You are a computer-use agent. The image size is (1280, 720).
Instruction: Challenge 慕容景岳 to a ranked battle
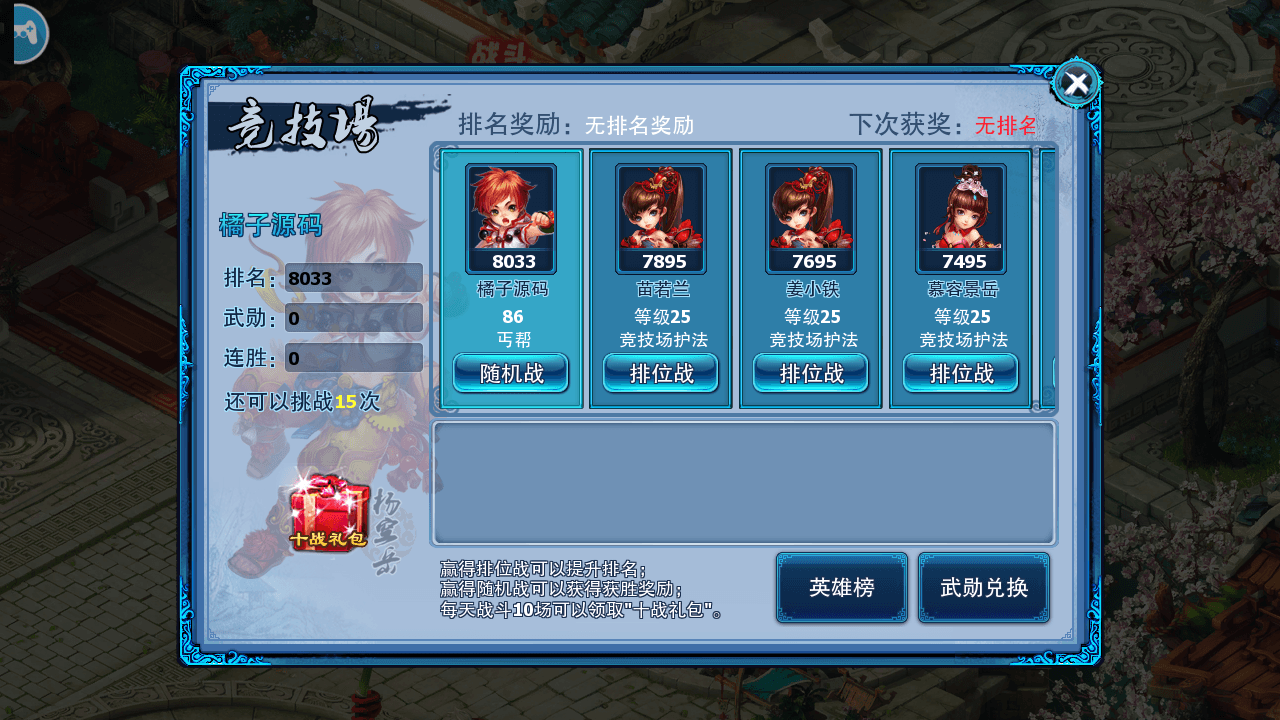pos(960,373)
